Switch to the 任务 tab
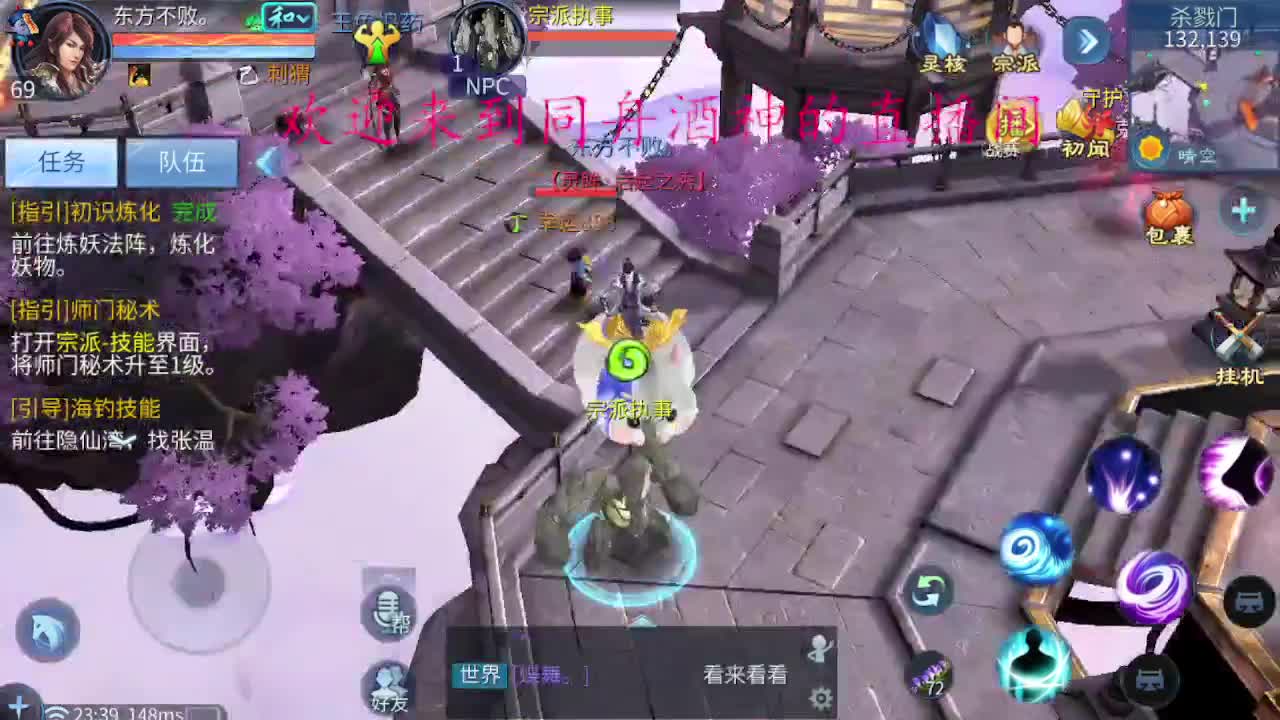The width and height of the screenshot is (1280, 720). click(x=60, y=162)
